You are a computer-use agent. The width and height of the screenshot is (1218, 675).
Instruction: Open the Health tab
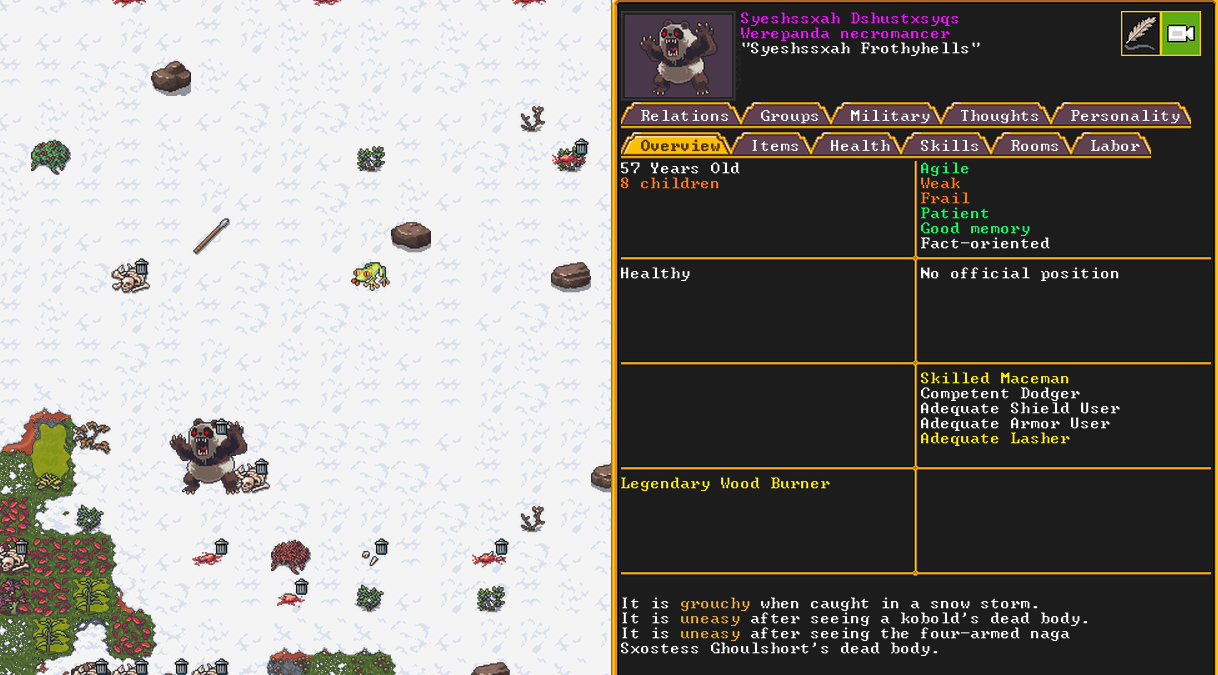(859, 146)
